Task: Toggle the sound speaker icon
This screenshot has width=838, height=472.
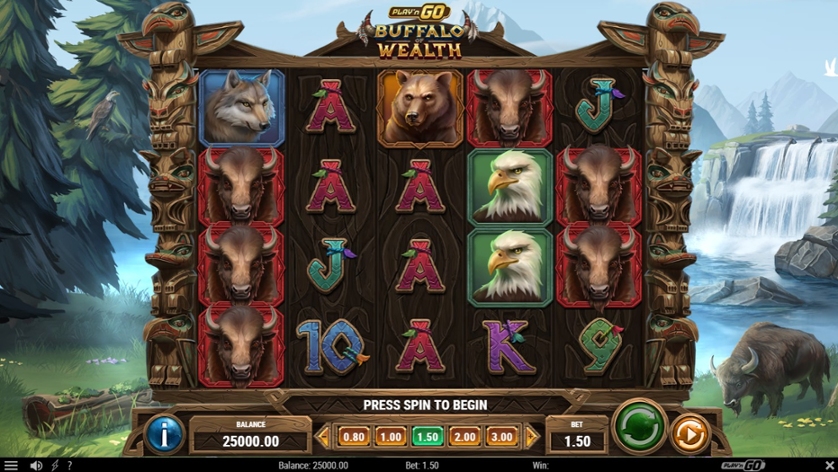Action: click(x=36, y=465)
